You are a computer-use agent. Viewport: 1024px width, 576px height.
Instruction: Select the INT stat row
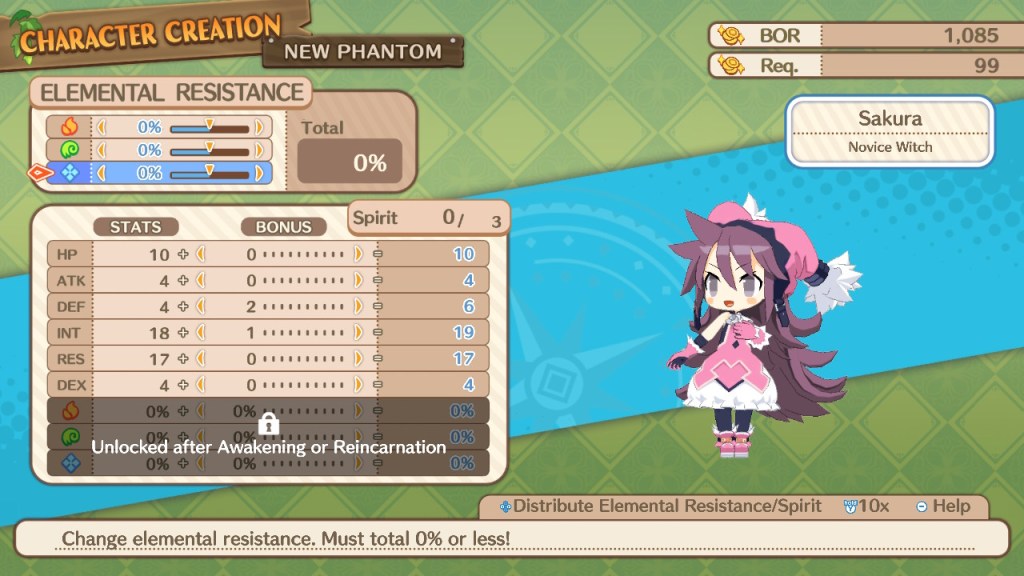(x=268, y=332)
